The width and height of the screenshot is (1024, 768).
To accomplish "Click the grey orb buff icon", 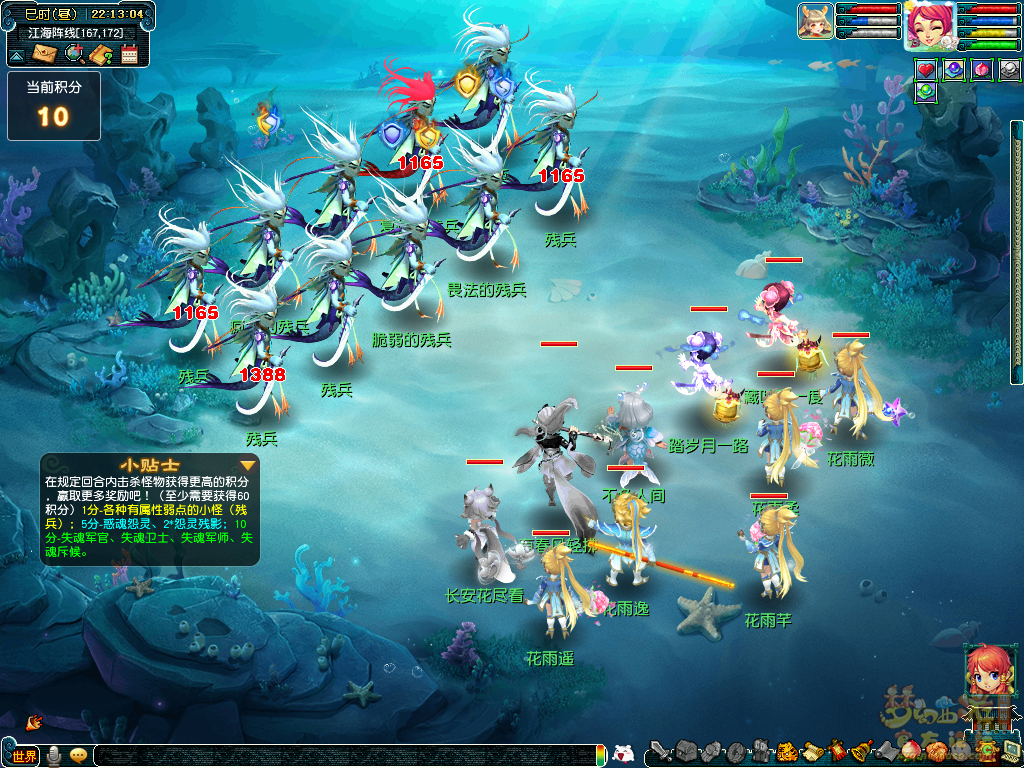I will (x=1010, y=70).
